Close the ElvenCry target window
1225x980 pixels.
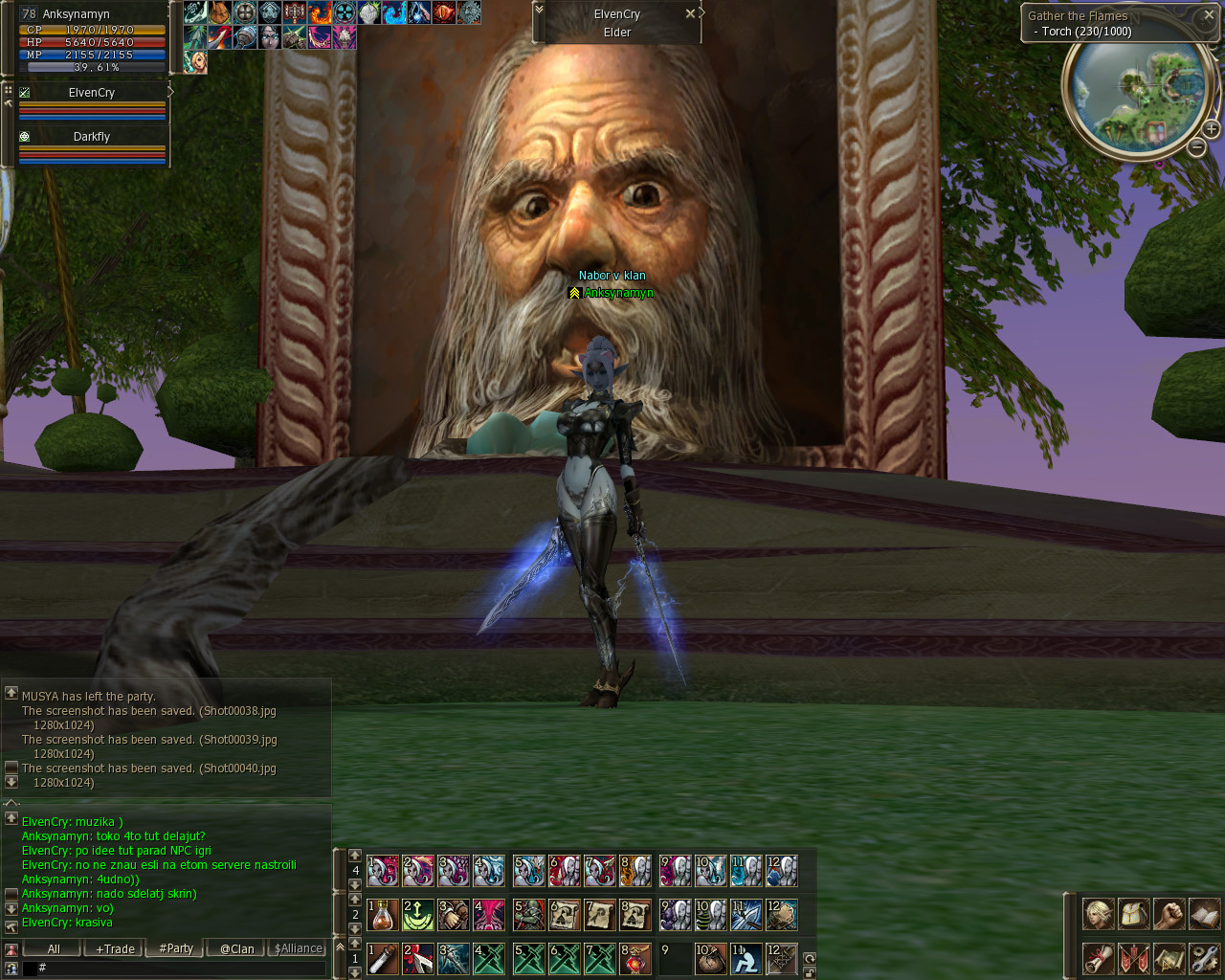(x=690, y=14)
